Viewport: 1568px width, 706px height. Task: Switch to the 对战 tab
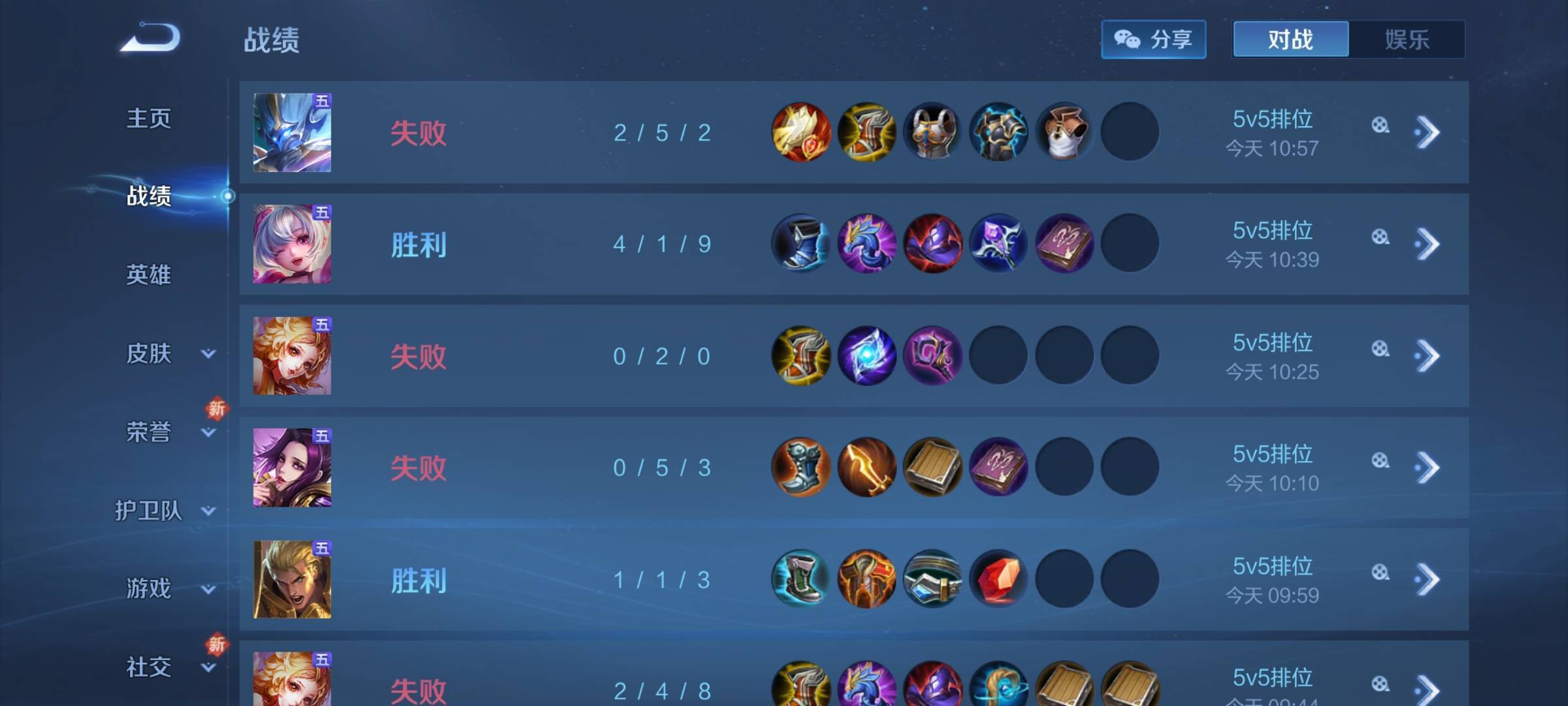(x=1290, y=39)
